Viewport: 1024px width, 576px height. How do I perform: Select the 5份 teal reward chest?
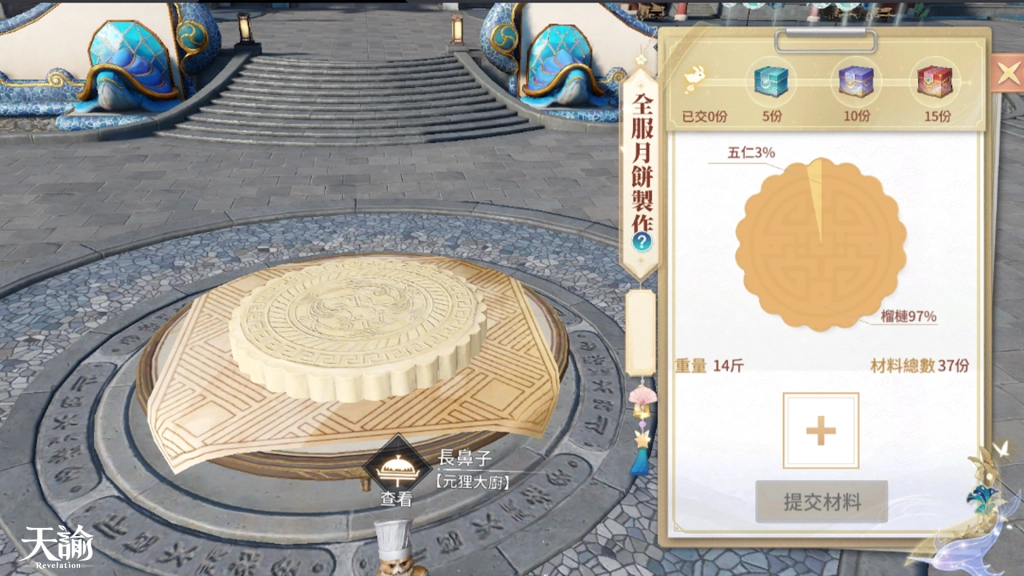(771, 80)
